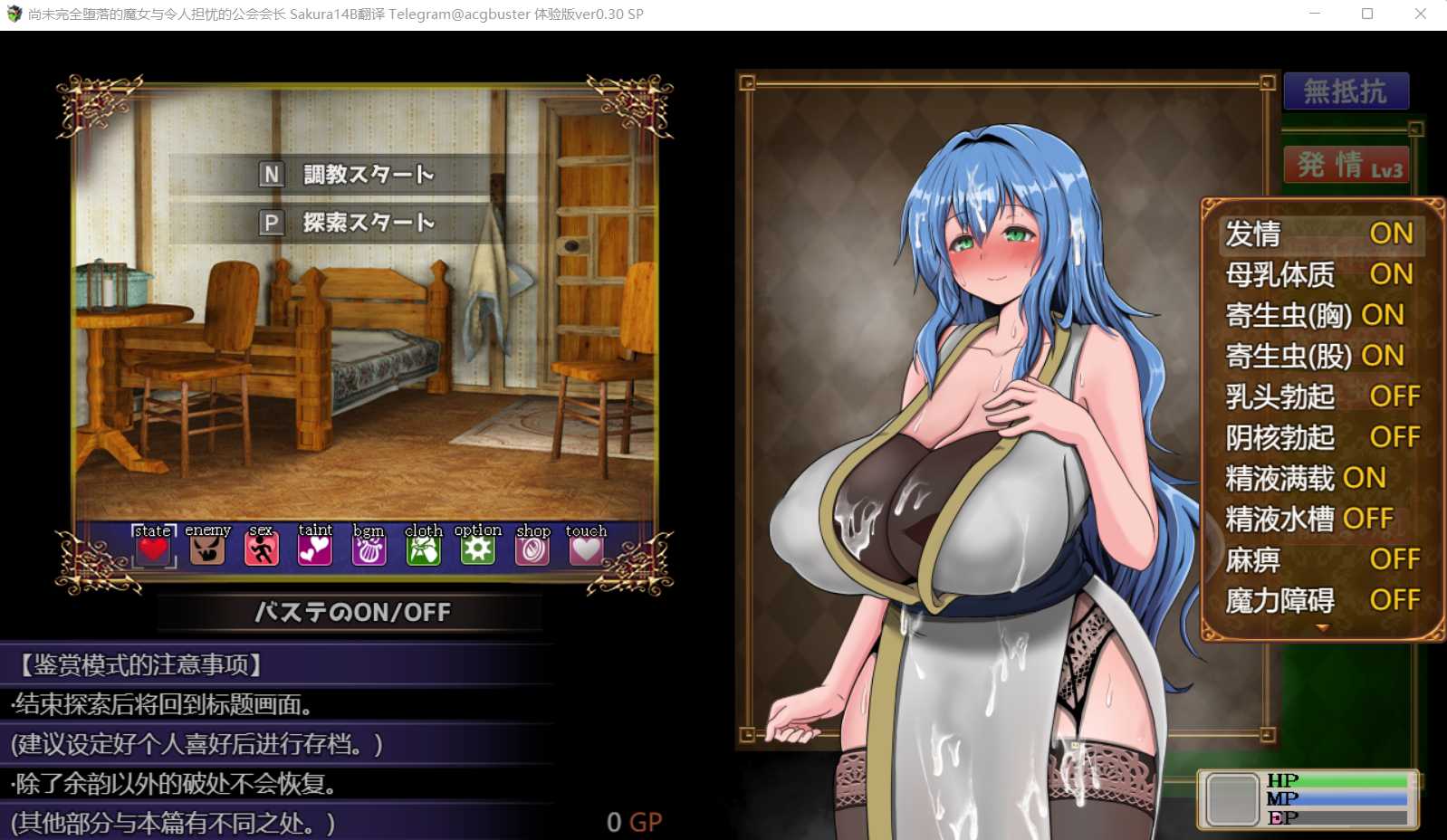Open the enemy menu icon
1447x840 pixels.
point(206,546)
